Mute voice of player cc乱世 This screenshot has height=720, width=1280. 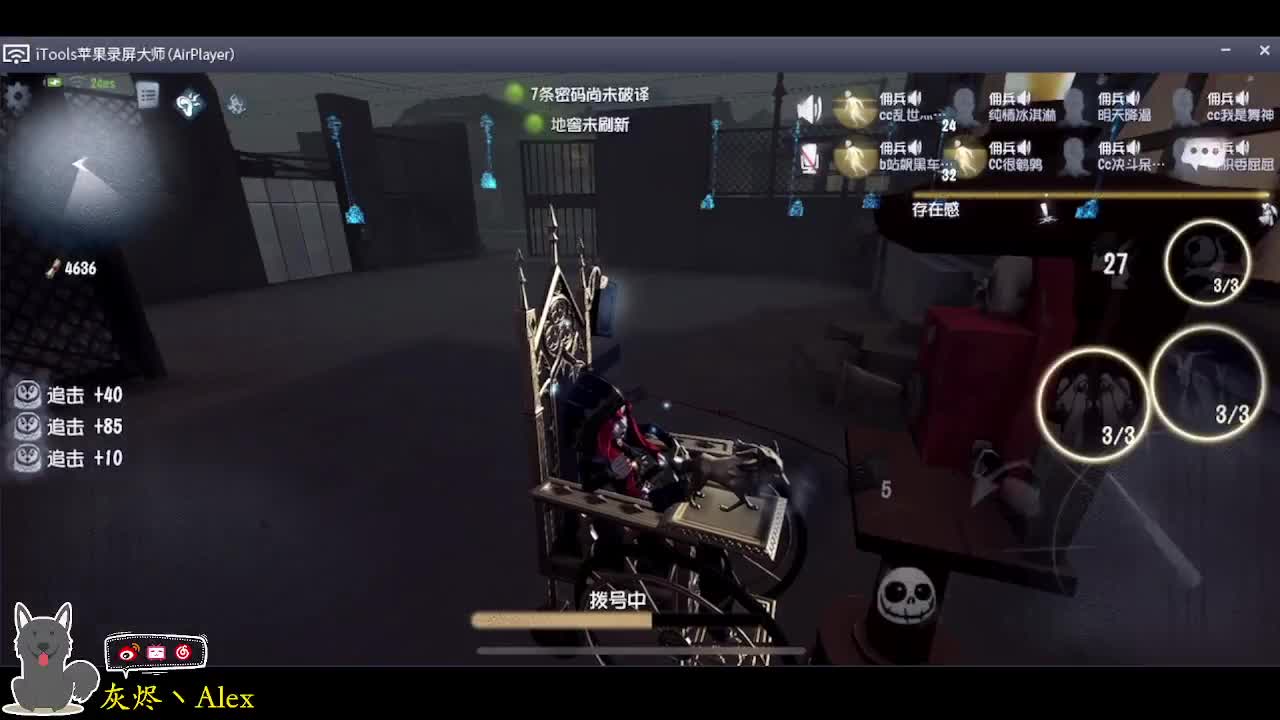point(914,97)
